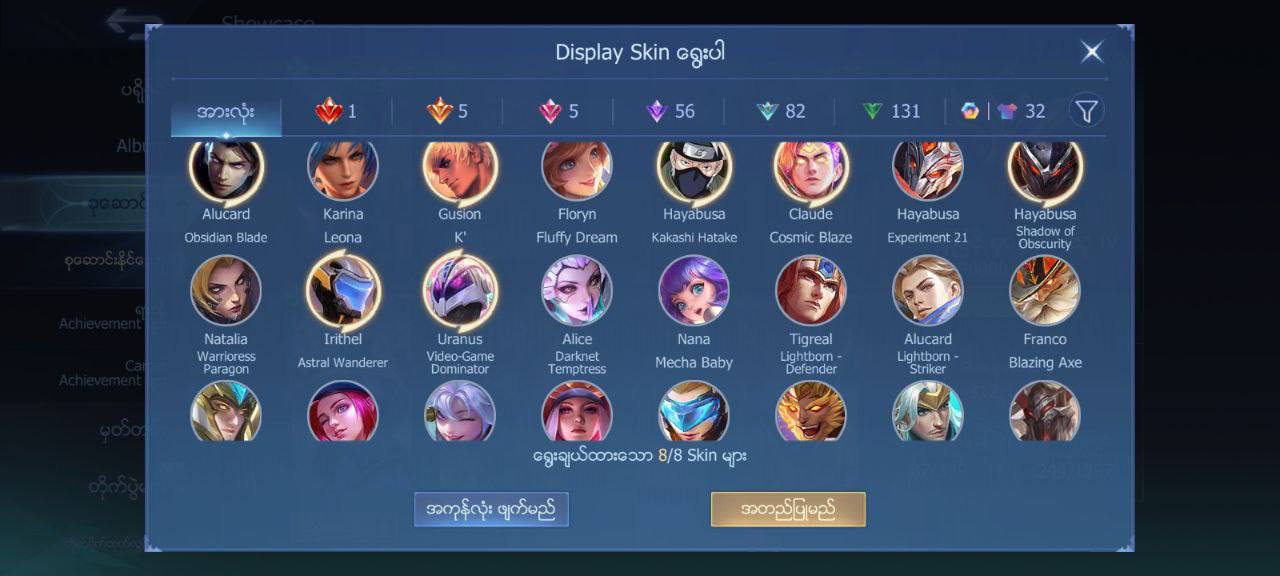Image resolution: width=1280 pixels, height=576 pixels.
Task: Select the orange gem tab showing 5
Action: (447, 111)
